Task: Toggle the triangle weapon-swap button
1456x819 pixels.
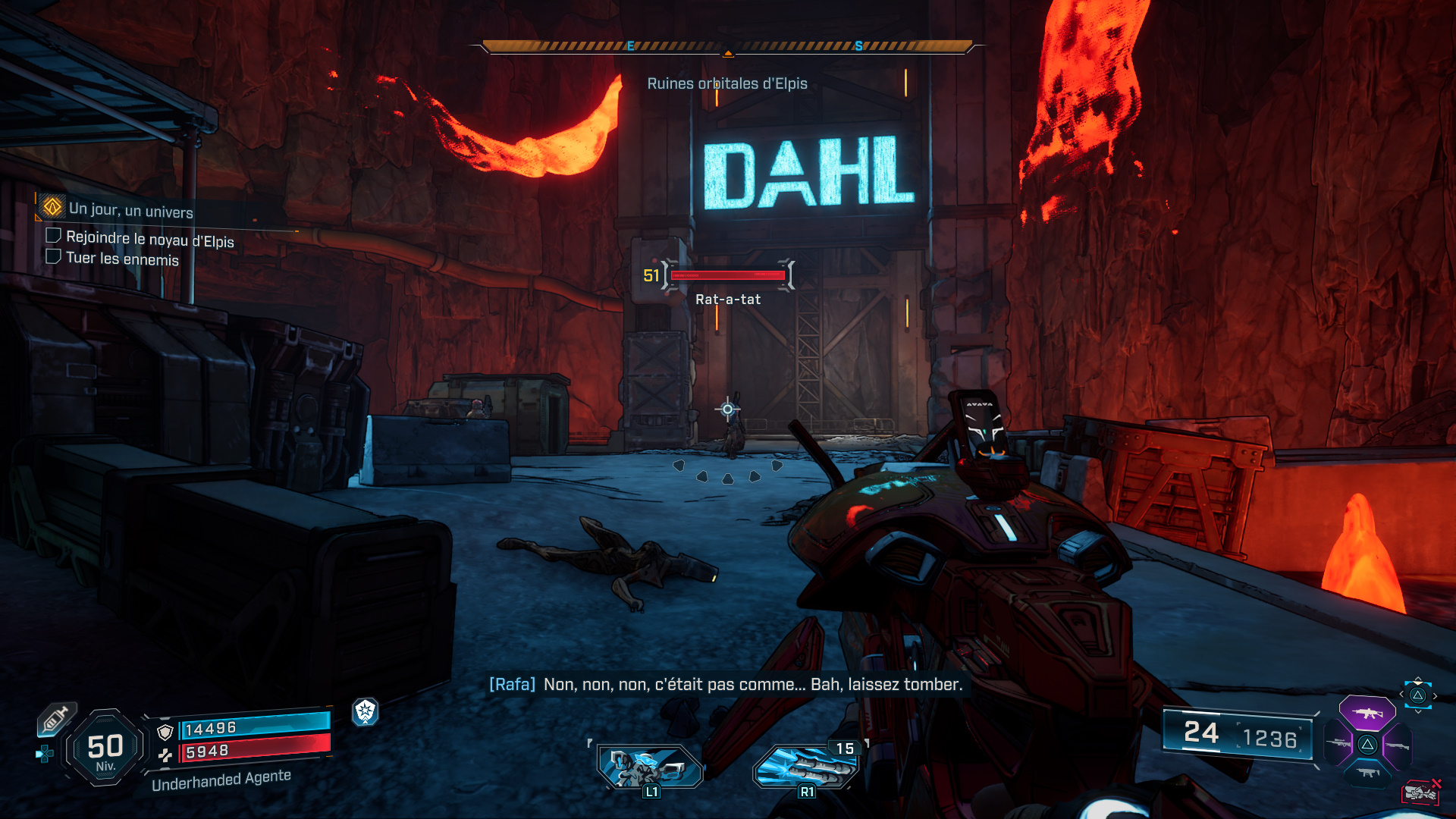Action: pyautogui.click(x=1418, y=696)
